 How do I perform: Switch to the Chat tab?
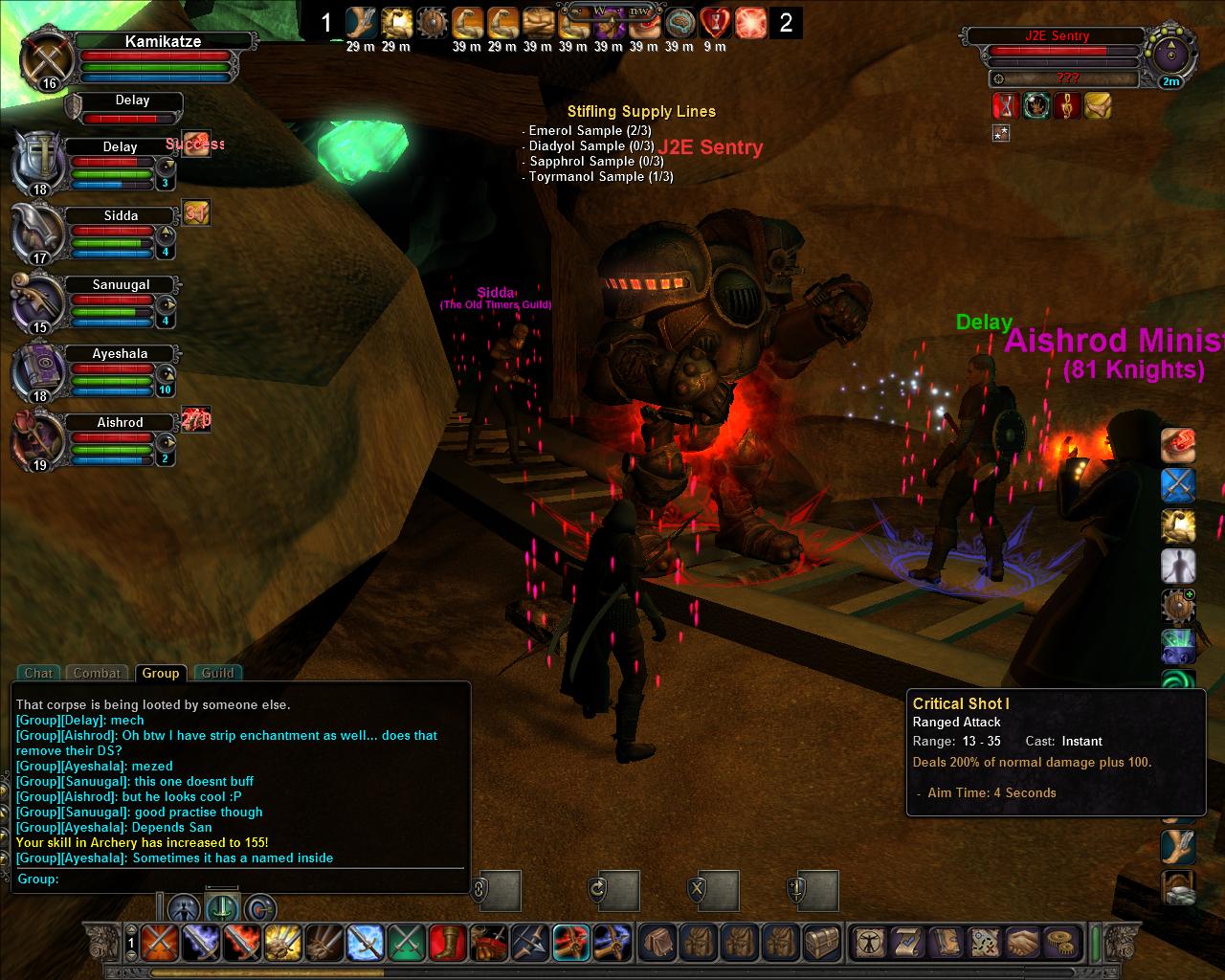click(x=39, y=673)
